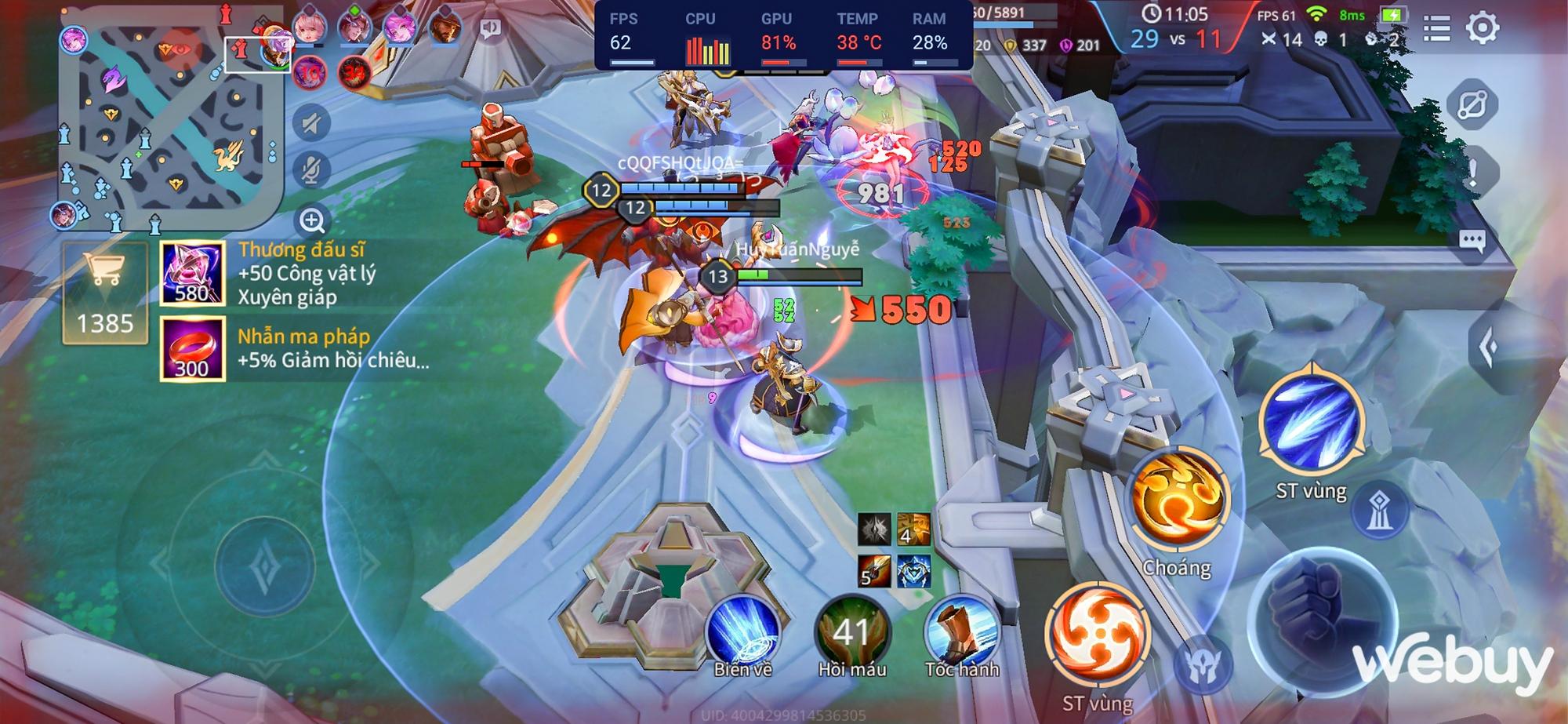
Task: Zoom the minimap with magnifier button
Action: tap(312, 220)
